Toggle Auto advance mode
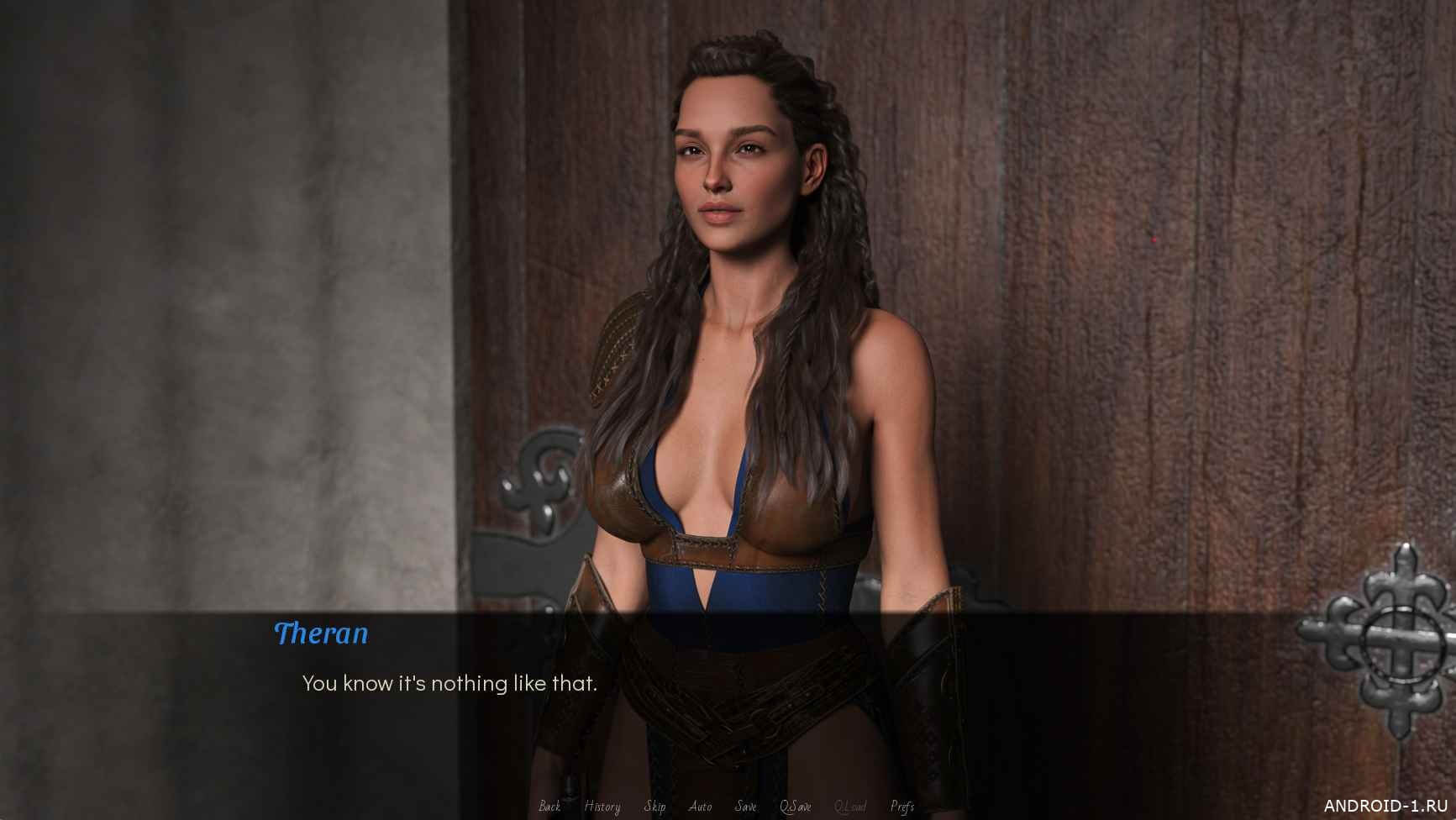Screen dimensions: 1456x820 700,807
